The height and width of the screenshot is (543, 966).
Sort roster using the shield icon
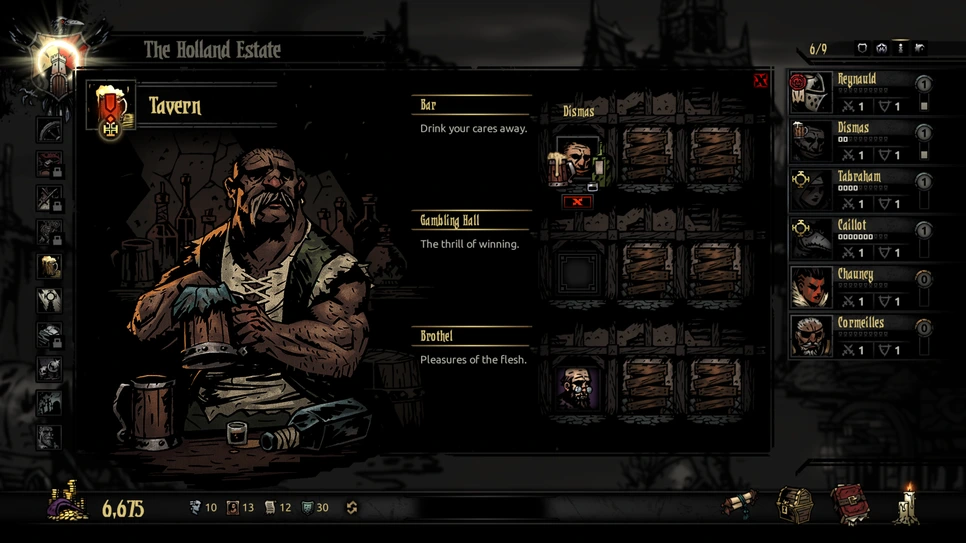click(x=862, y=48)
